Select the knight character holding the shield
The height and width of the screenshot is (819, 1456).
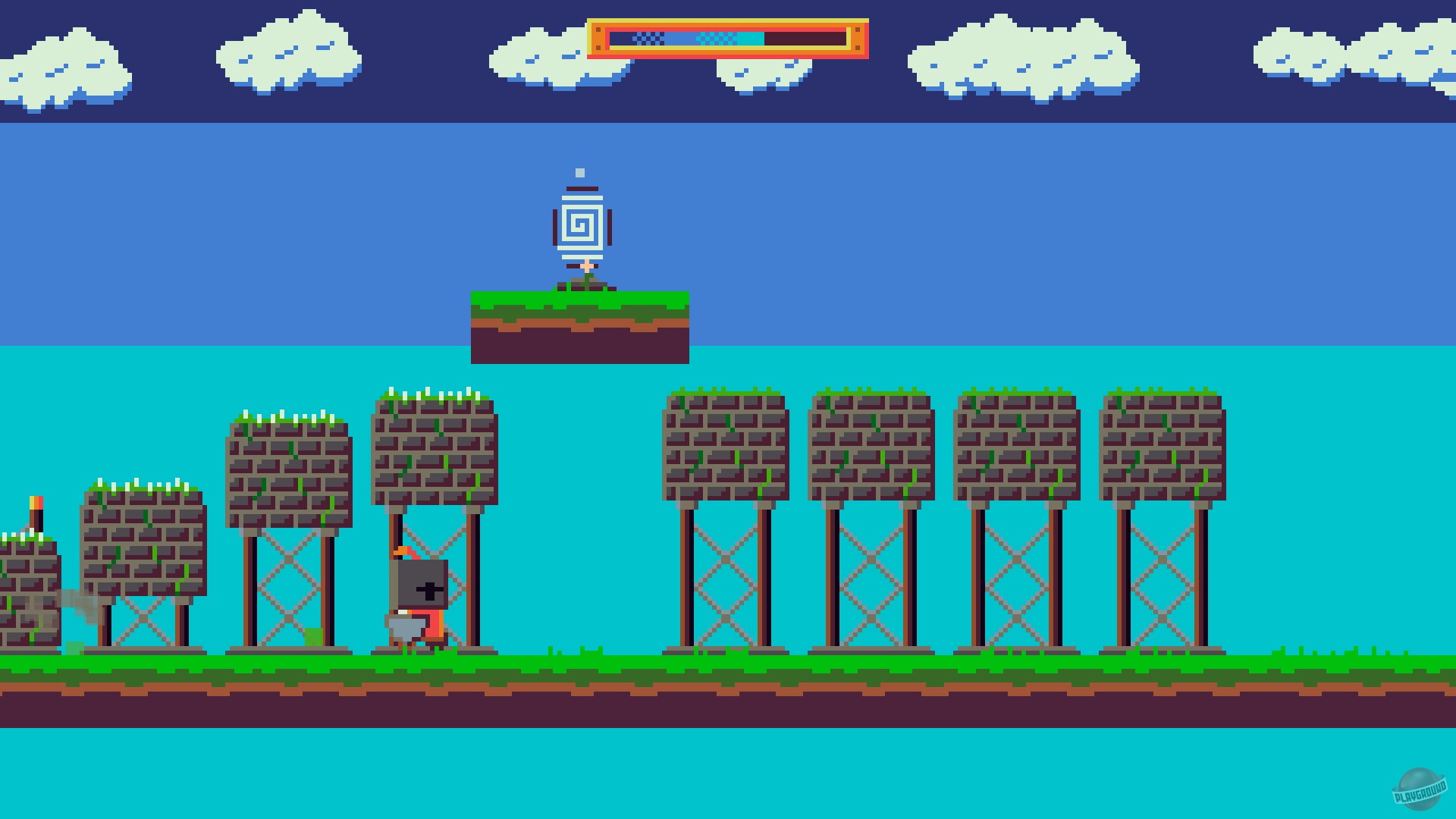[x=419, y=599]
